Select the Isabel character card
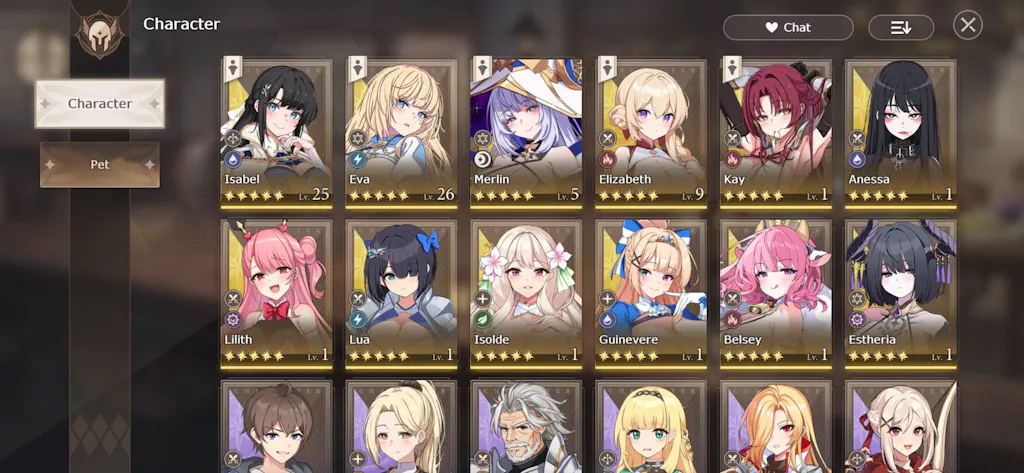Screen dimensions: 1024x473 tap(276, 132)
